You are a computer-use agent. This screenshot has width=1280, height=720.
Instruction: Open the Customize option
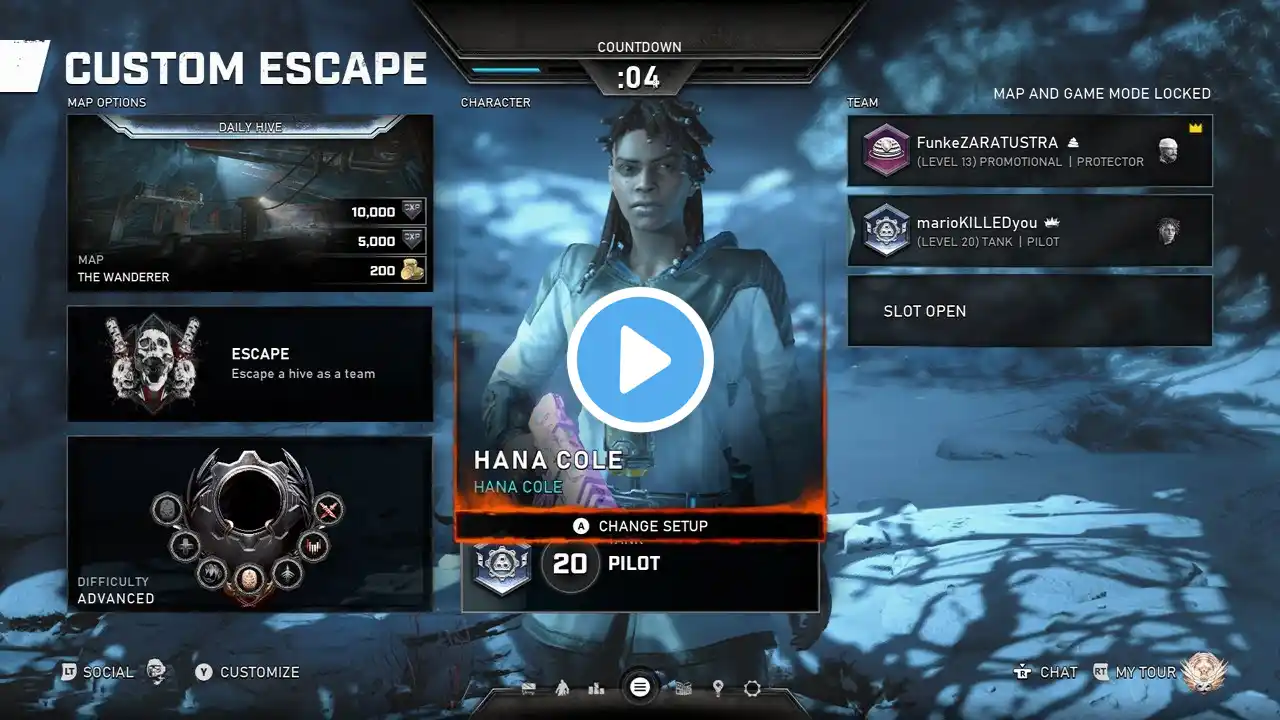(247, 672)
